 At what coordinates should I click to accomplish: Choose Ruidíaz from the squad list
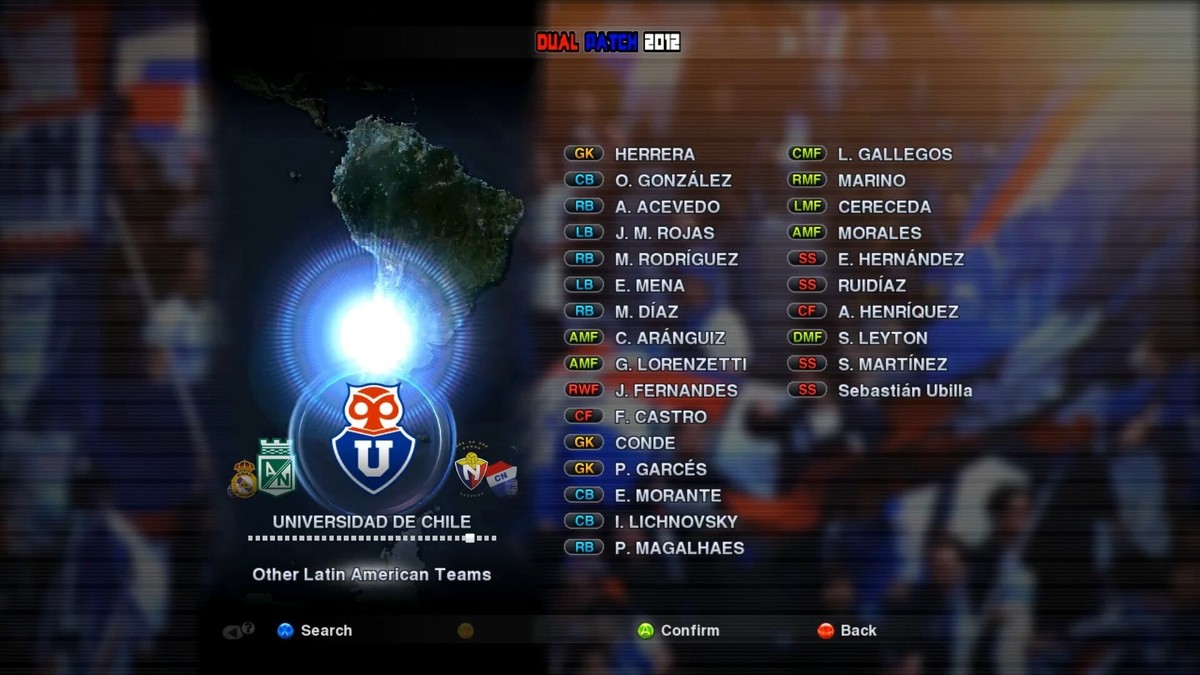872,285
